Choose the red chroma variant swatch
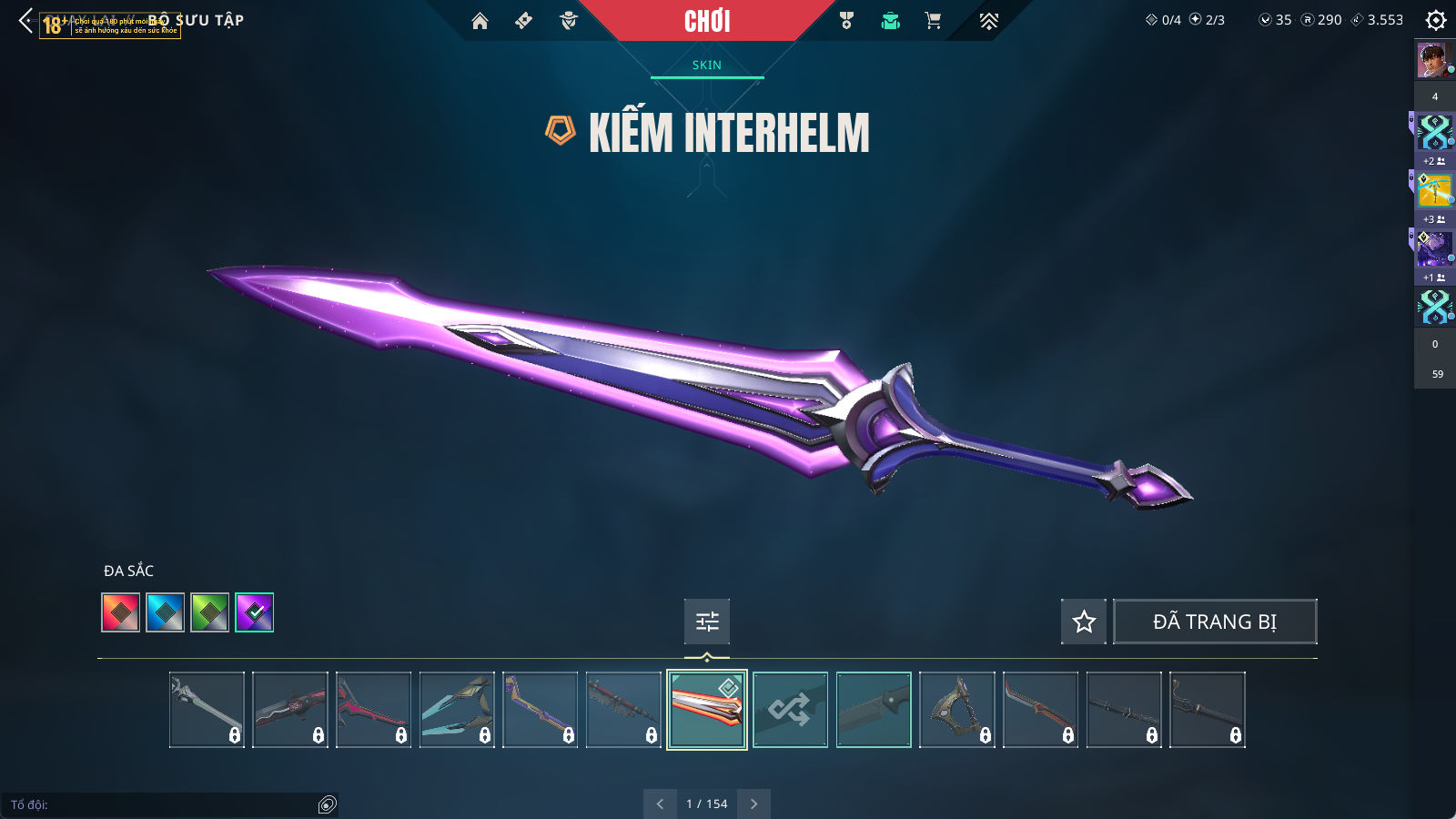1456x819 pixels. pos(121,612)
